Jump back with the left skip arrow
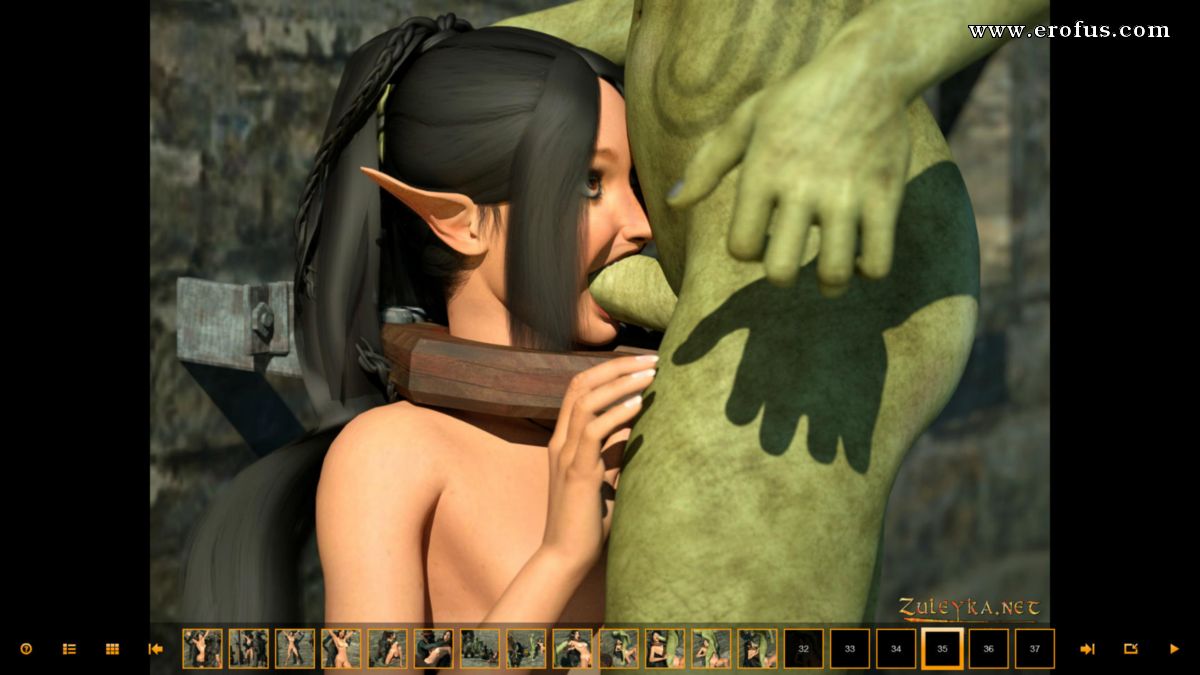The image size is (1200, 675). point(155,649)
